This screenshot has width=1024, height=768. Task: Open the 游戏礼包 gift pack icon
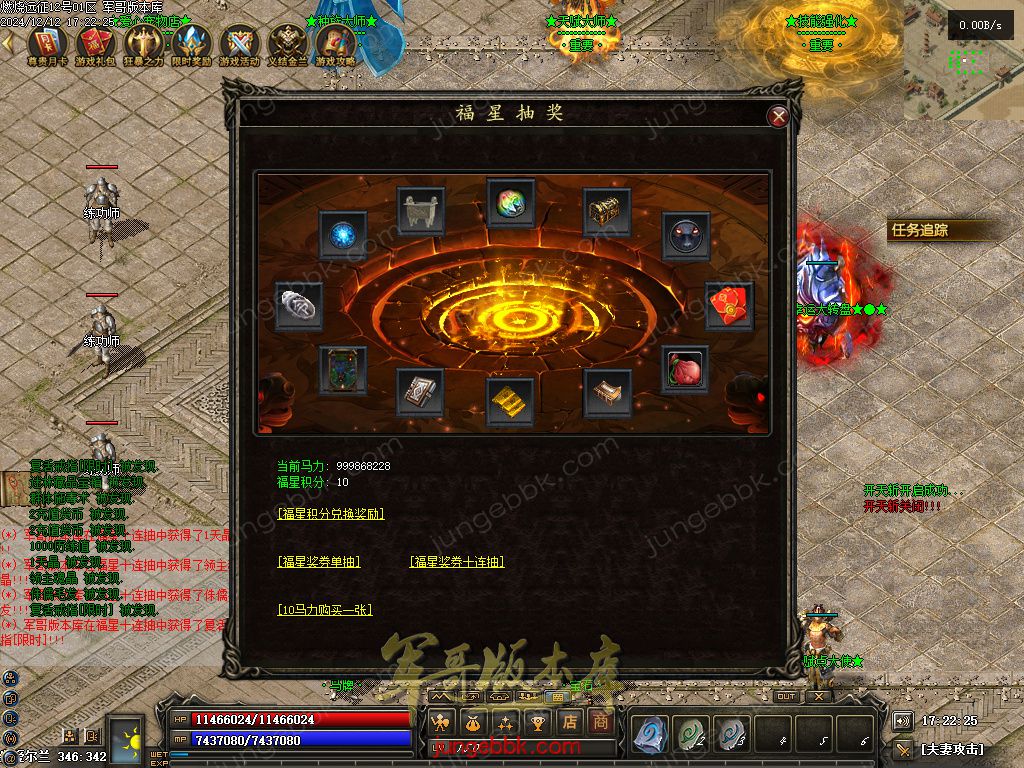click(x=95, y=43)
